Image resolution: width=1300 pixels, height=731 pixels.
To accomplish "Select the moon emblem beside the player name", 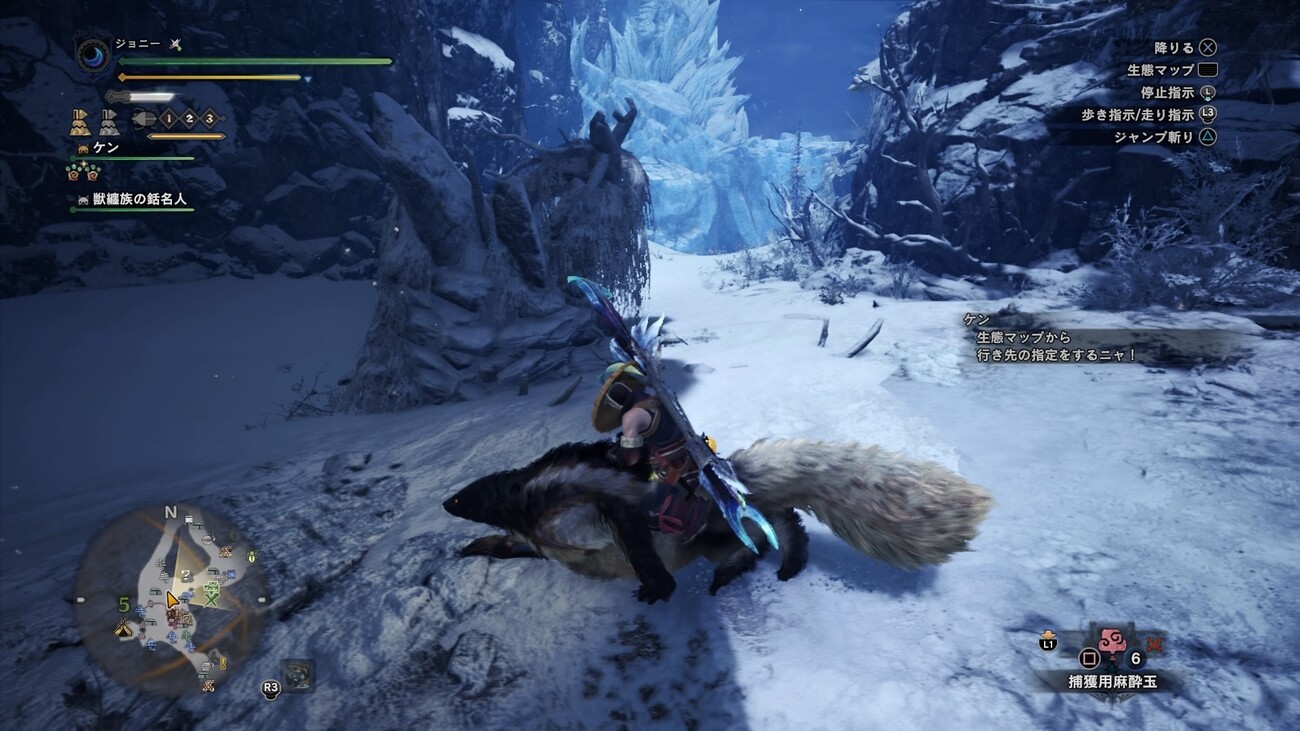I will [x=94, y=55].
